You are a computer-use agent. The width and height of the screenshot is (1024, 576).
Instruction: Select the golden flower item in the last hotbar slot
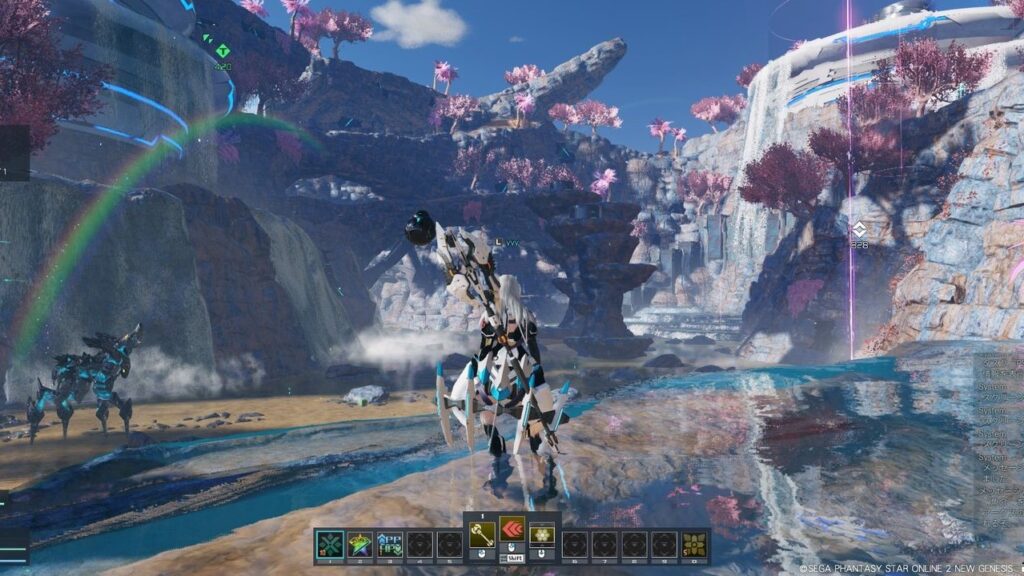694,543
